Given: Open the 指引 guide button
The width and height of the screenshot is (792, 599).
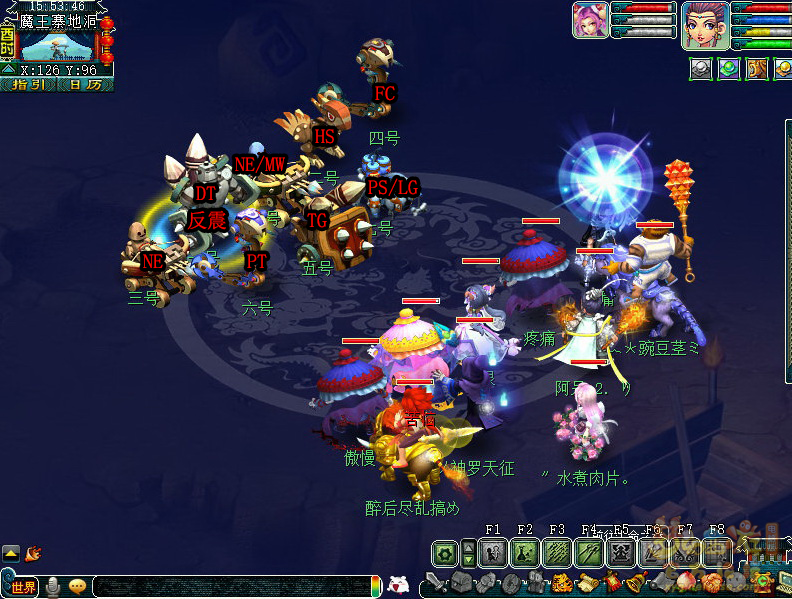Looking at the screenshot, I should tap(28, 85).
